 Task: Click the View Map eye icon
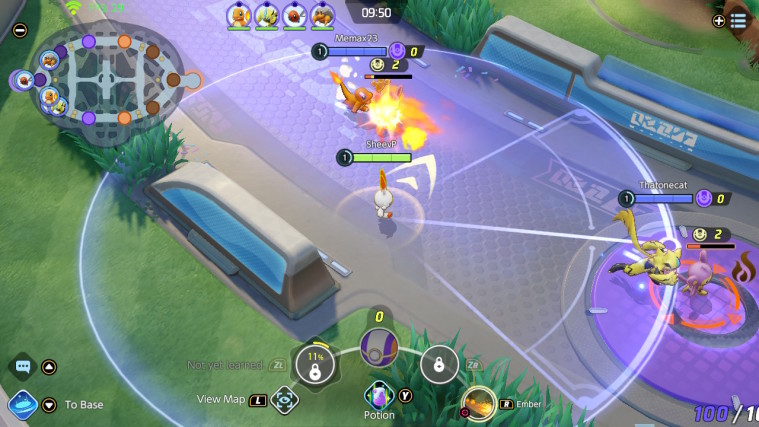point(284,399)
